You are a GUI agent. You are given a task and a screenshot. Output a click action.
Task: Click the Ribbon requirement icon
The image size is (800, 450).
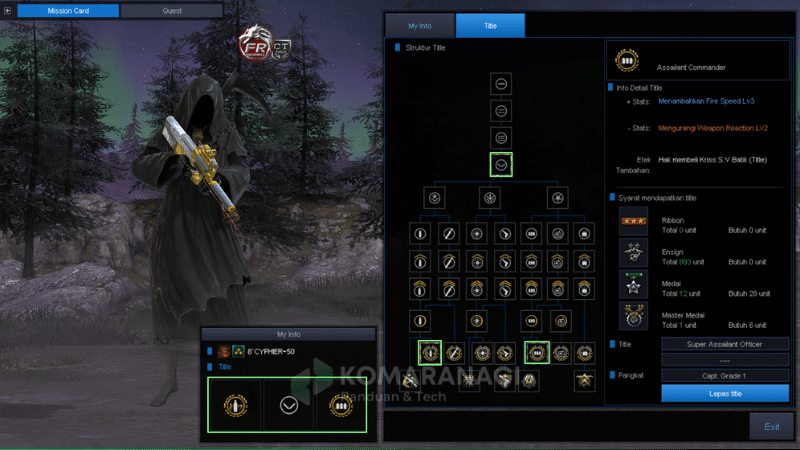[632, 220]
